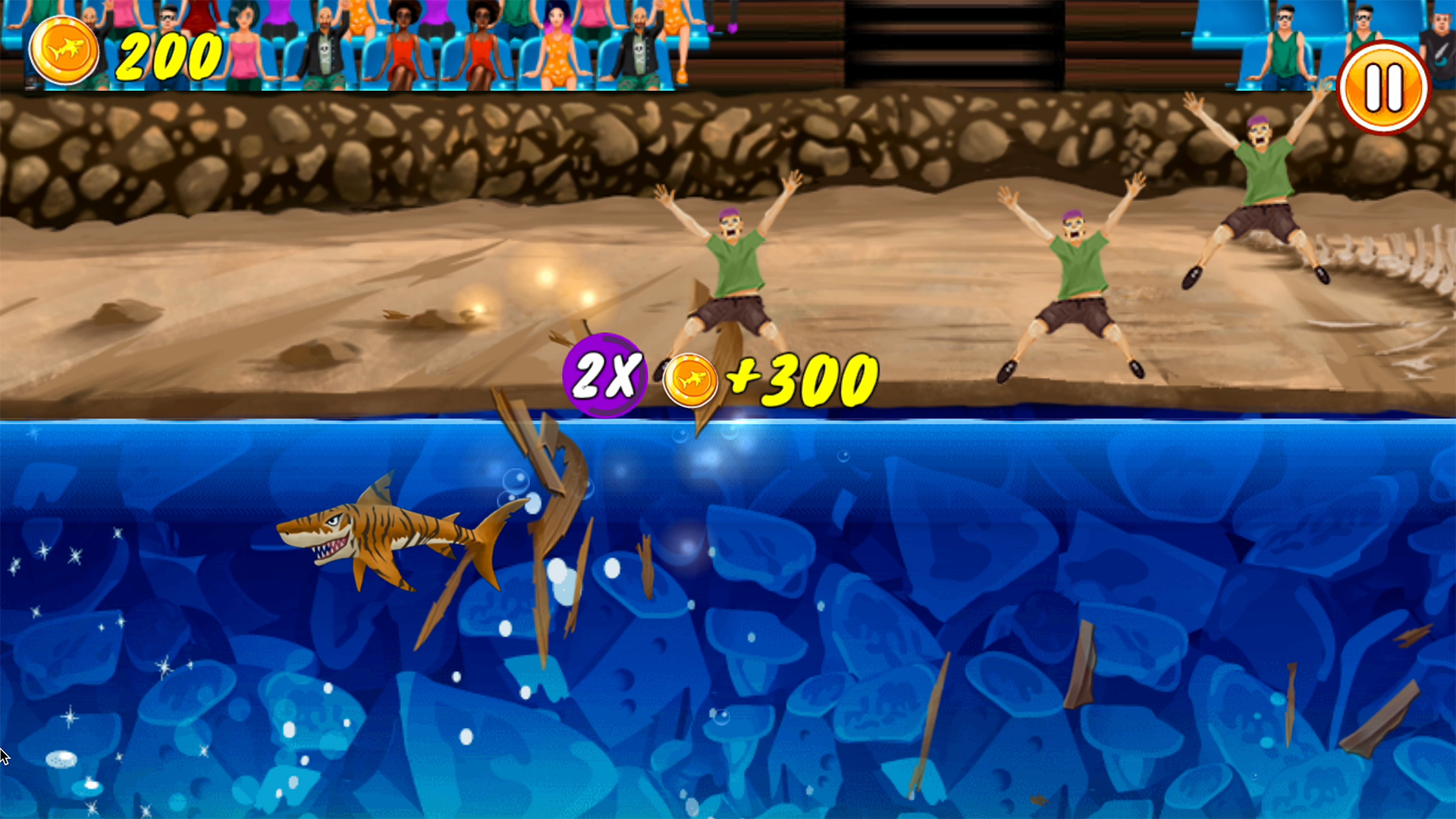Click the yellow 200 coin counter
Viewport: 1456px width, 819px height.
pos(168,53)
